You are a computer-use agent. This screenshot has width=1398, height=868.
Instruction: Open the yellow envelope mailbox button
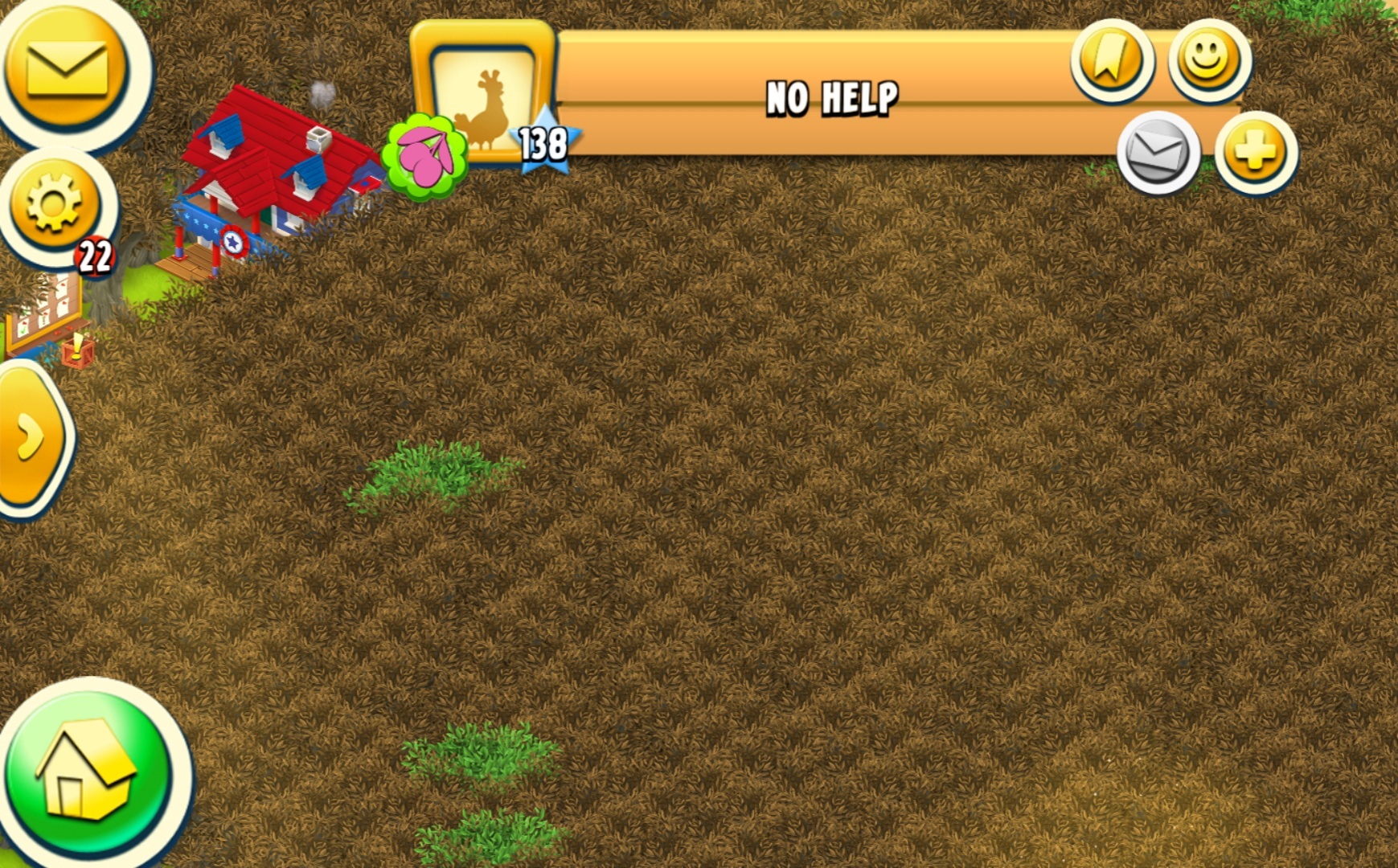pyautogui.click(x=67, y=69)
